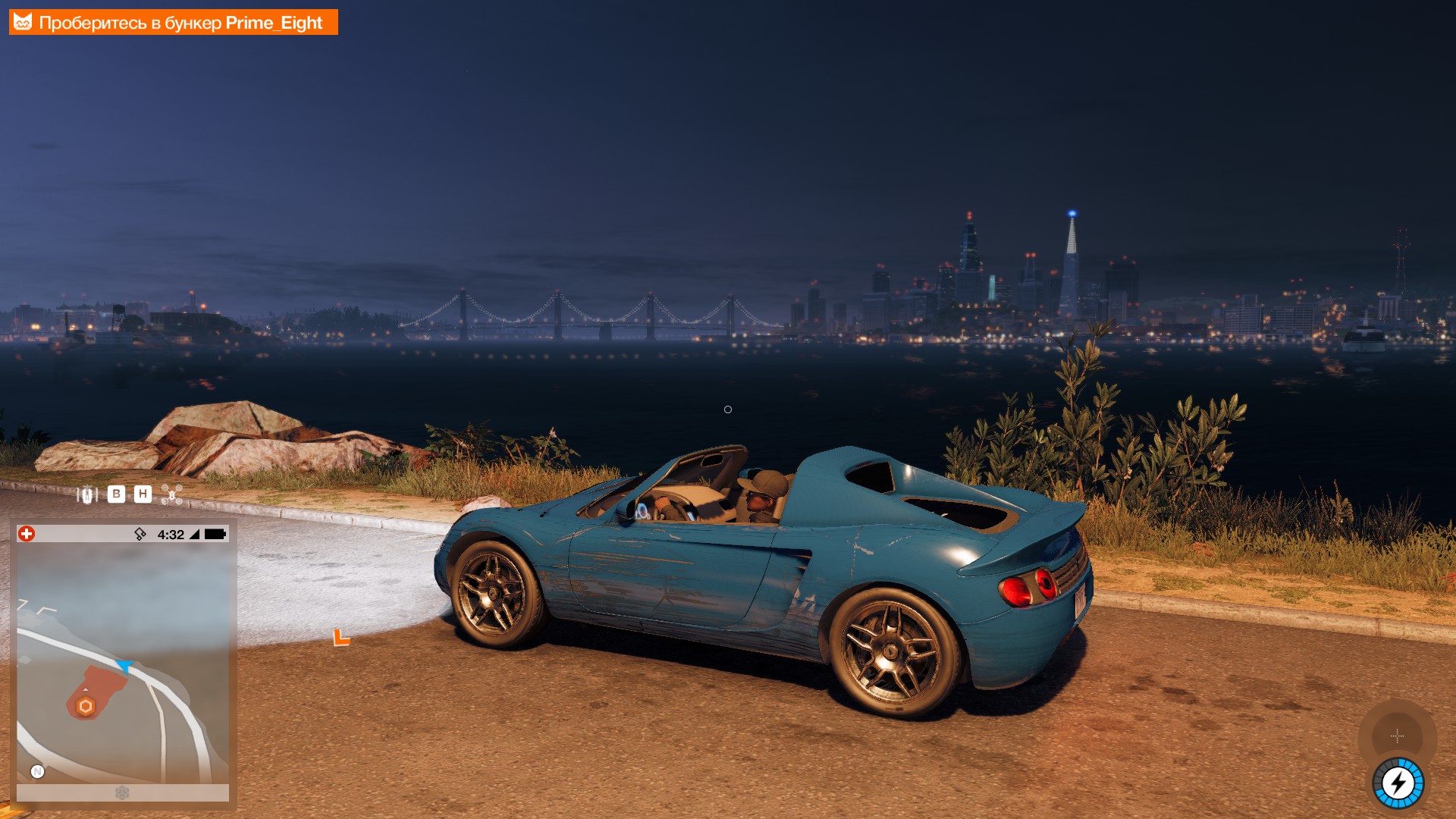Open the Prime_Eight bunker objective tracker
Image resolution: width=1456 pixels, height=819 pixels.
coord(173,23)
